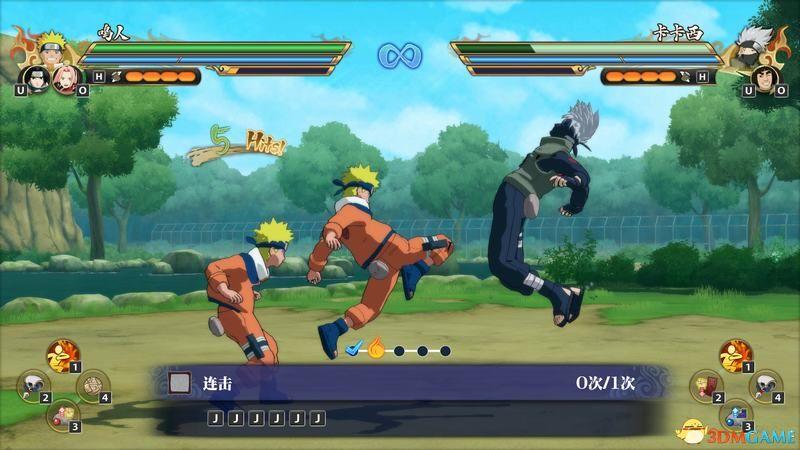Tick the 连击 combo objective checkbox
The width and height of the screenshot is (800, 450).
coord(179,382)
